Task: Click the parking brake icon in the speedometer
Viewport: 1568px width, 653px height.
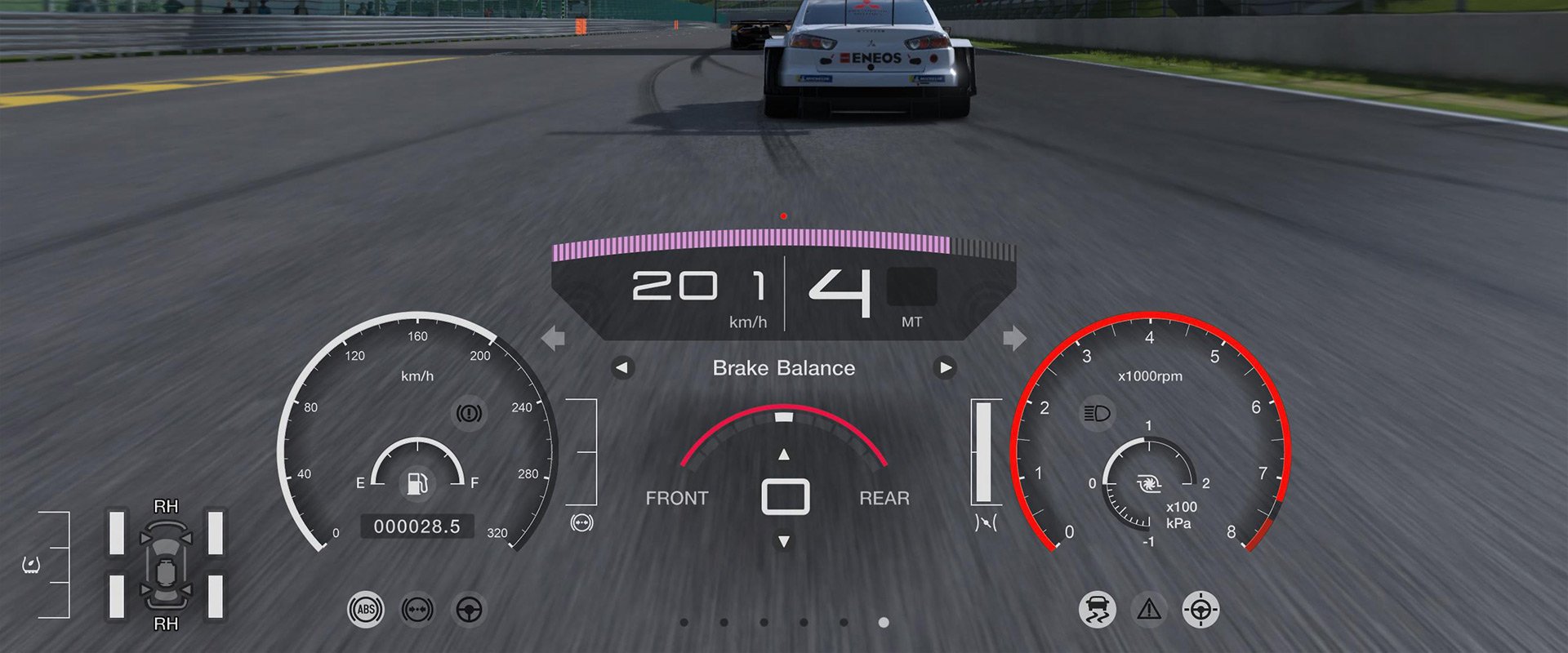Action: coord(469,413)
